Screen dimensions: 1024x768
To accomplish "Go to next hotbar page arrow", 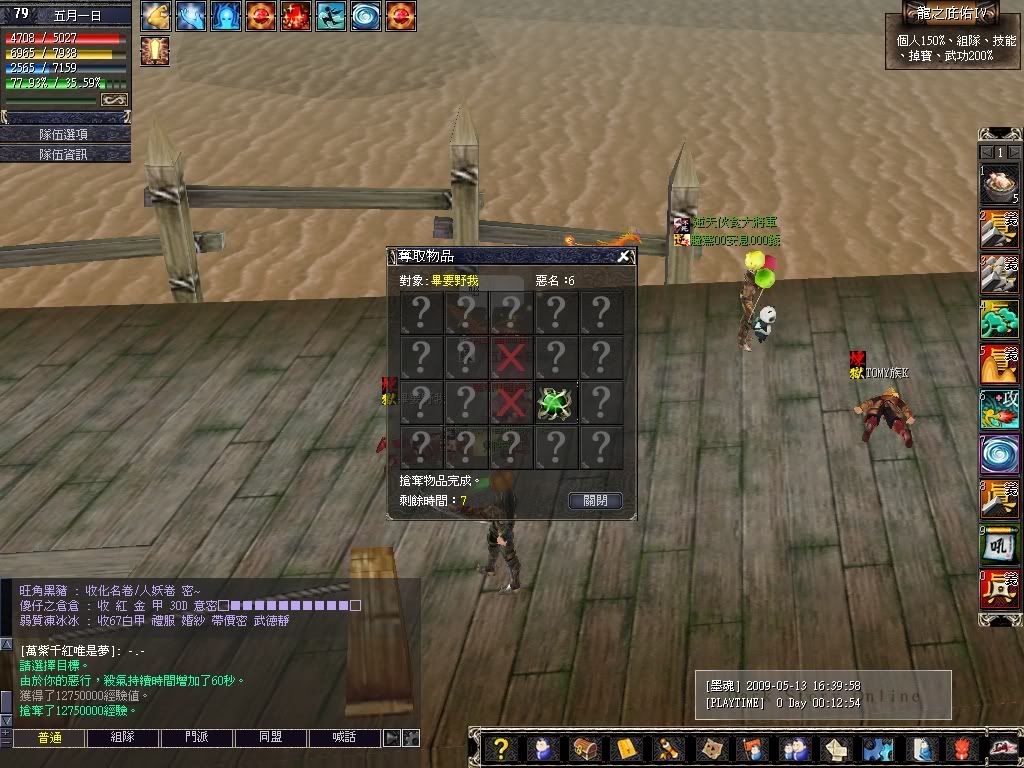I will (x=1014, y=152).
